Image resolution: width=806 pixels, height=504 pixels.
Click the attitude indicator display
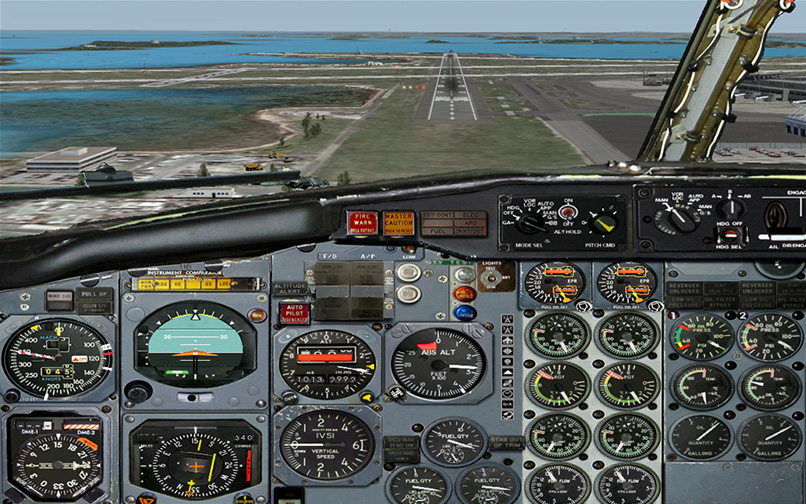pyautogui.click(x=194, y=343)
